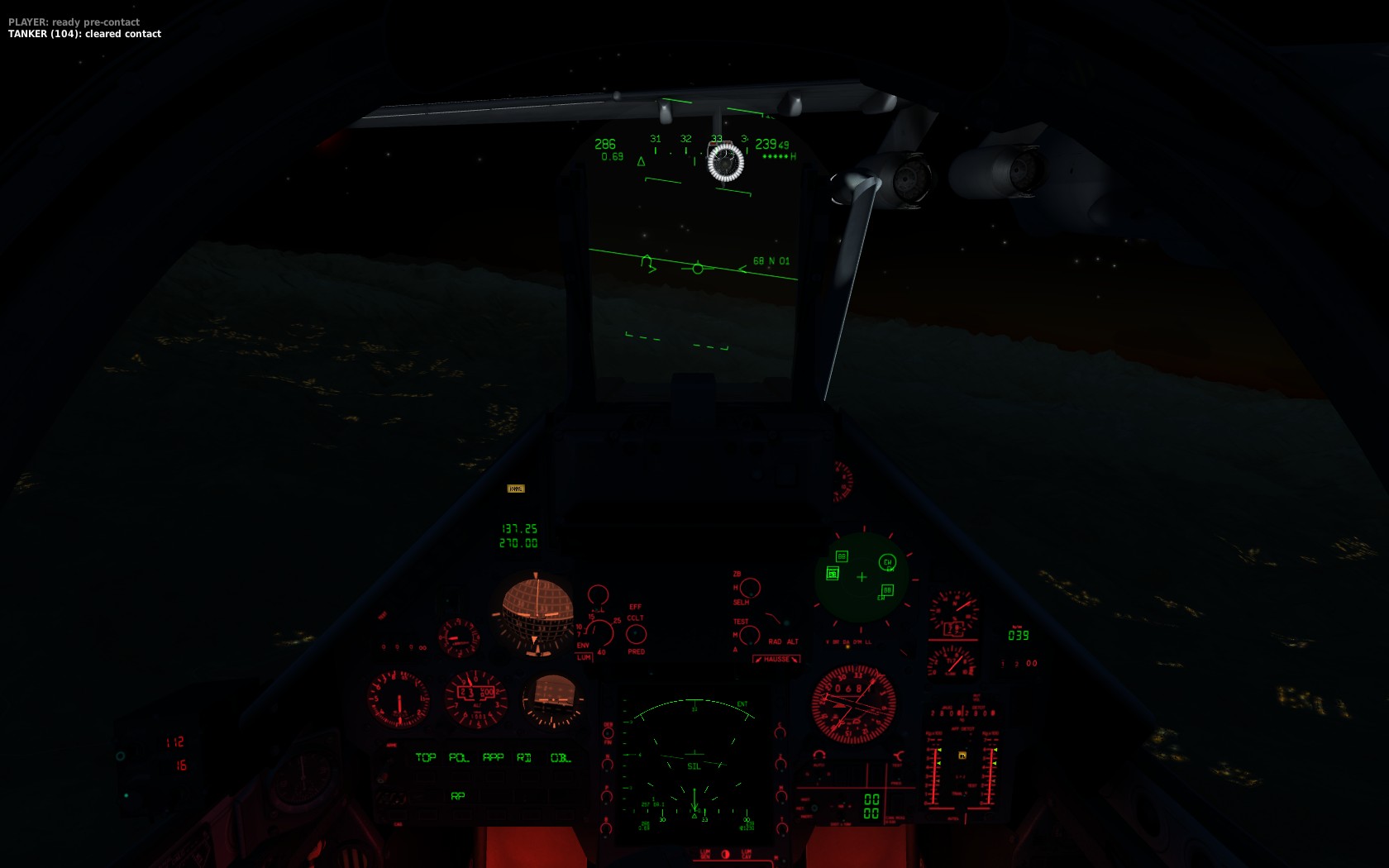Select the RP weapon option
The width and height of the screenshot is (1389, 868).
coord(458,796)
